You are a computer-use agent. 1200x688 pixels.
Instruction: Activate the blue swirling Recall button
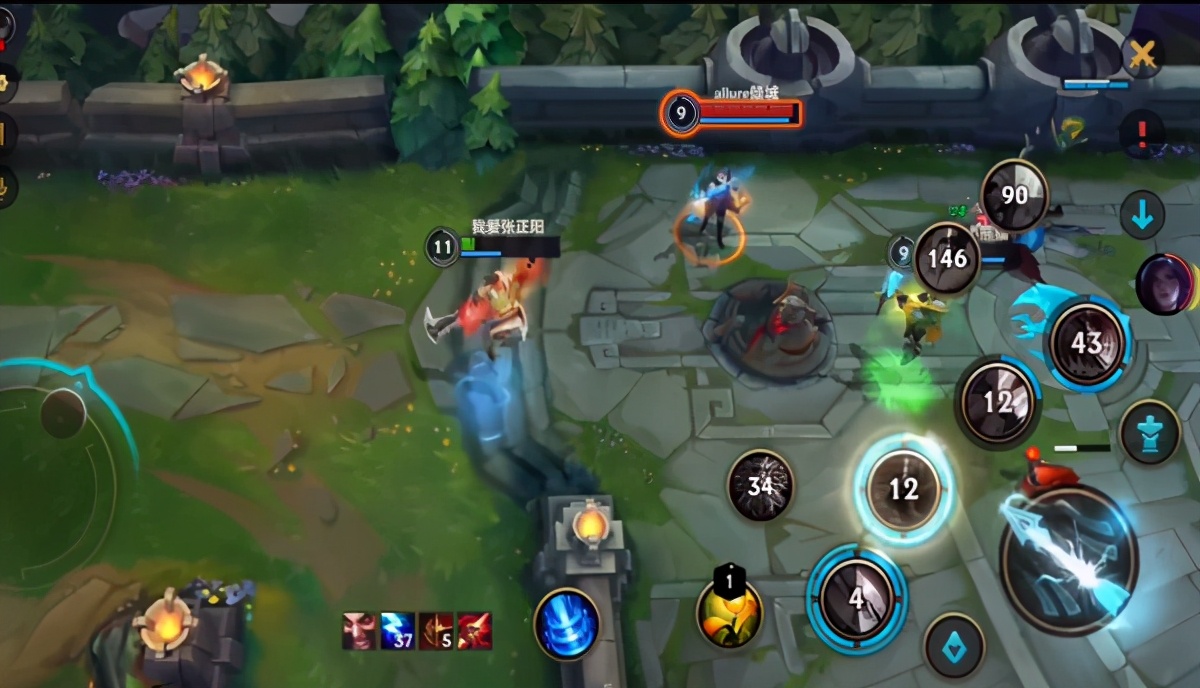(566, 624)
